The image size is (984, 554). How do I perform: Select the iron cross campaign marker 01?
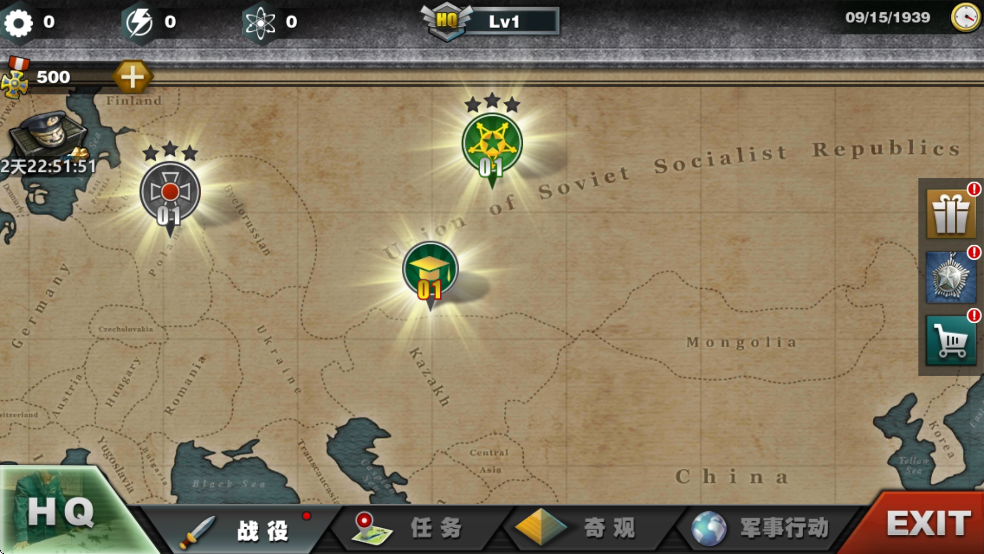170,192
